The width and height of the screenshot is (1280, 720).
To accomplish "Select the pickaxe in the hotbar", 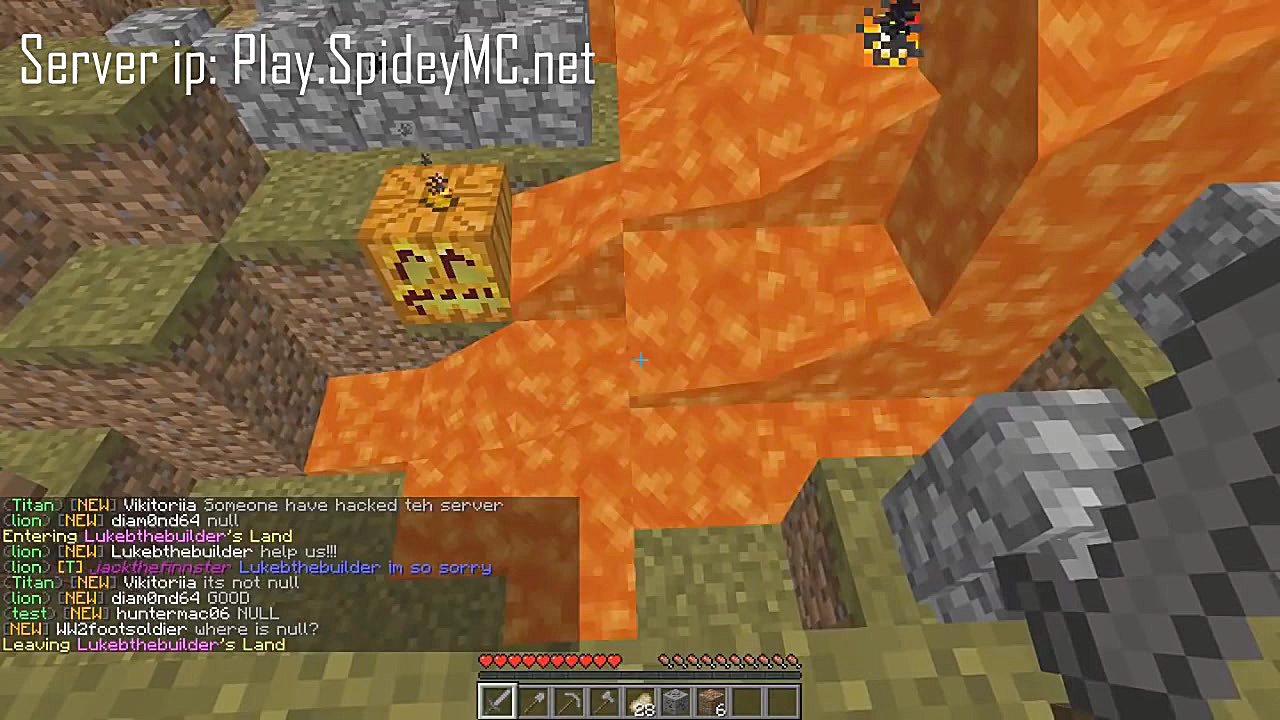I will 569,700.
